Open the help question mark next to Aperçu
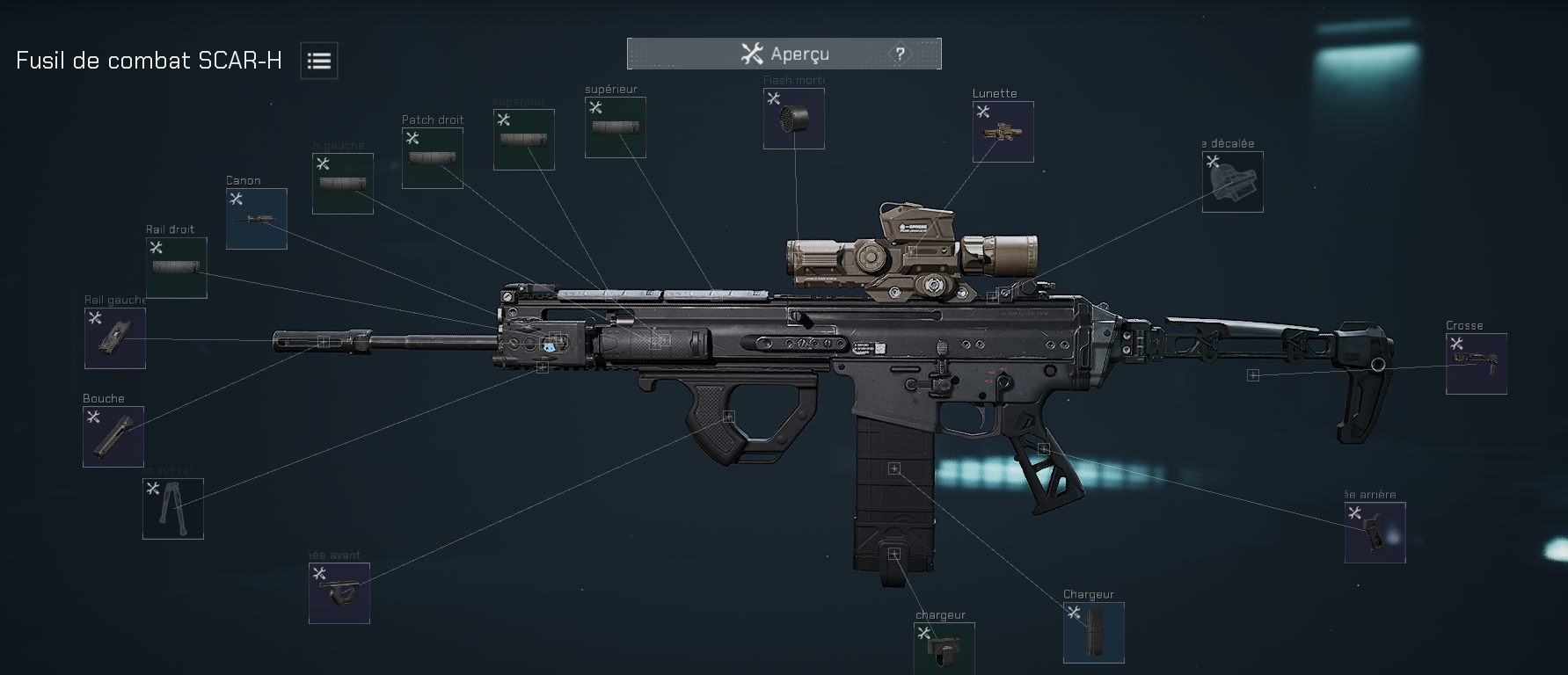 point(899,54)
